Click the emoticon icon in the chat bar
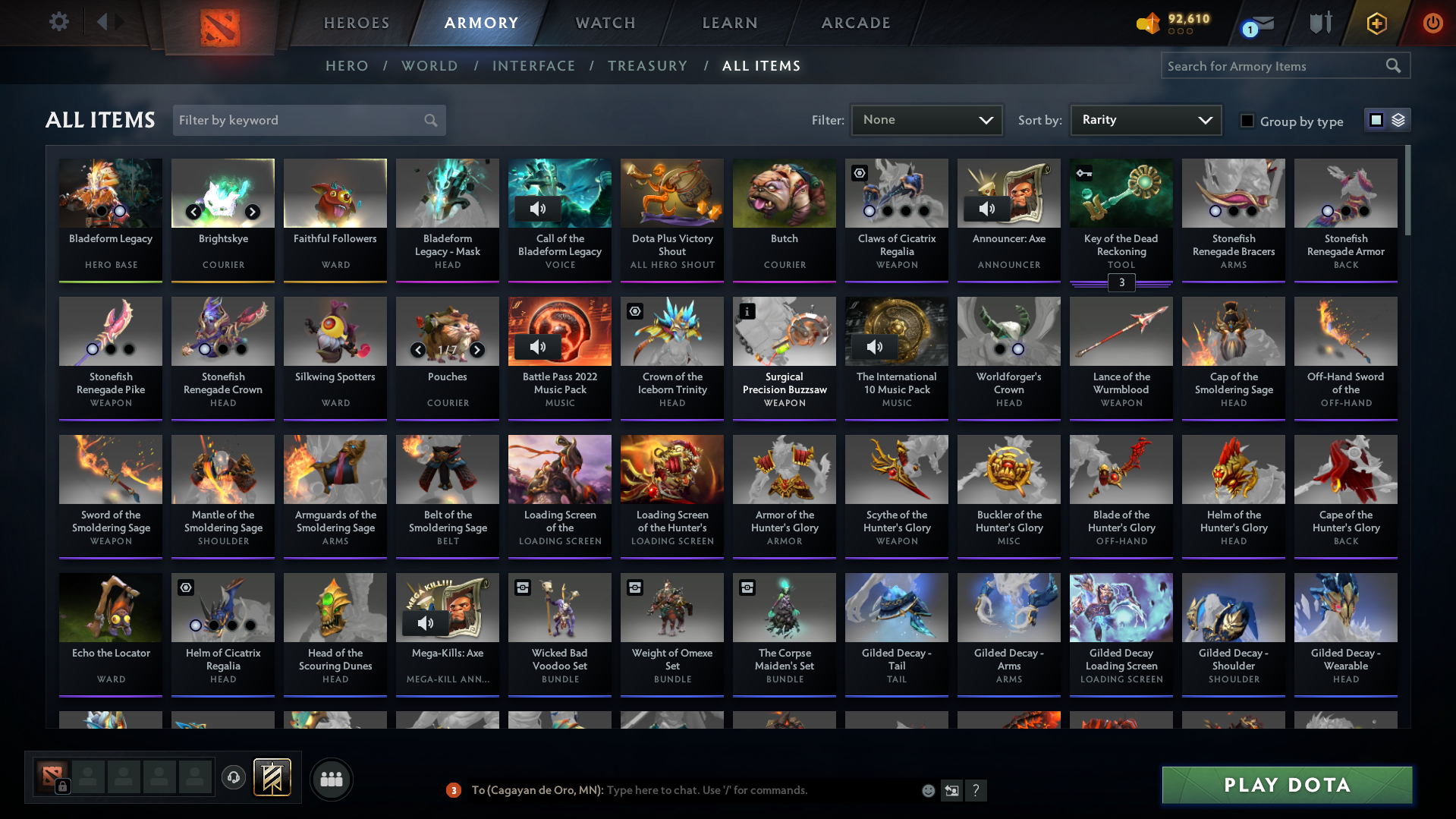The width and height of the screenshot is (1456, 819). pyautogui.click(x=927, y=790)
